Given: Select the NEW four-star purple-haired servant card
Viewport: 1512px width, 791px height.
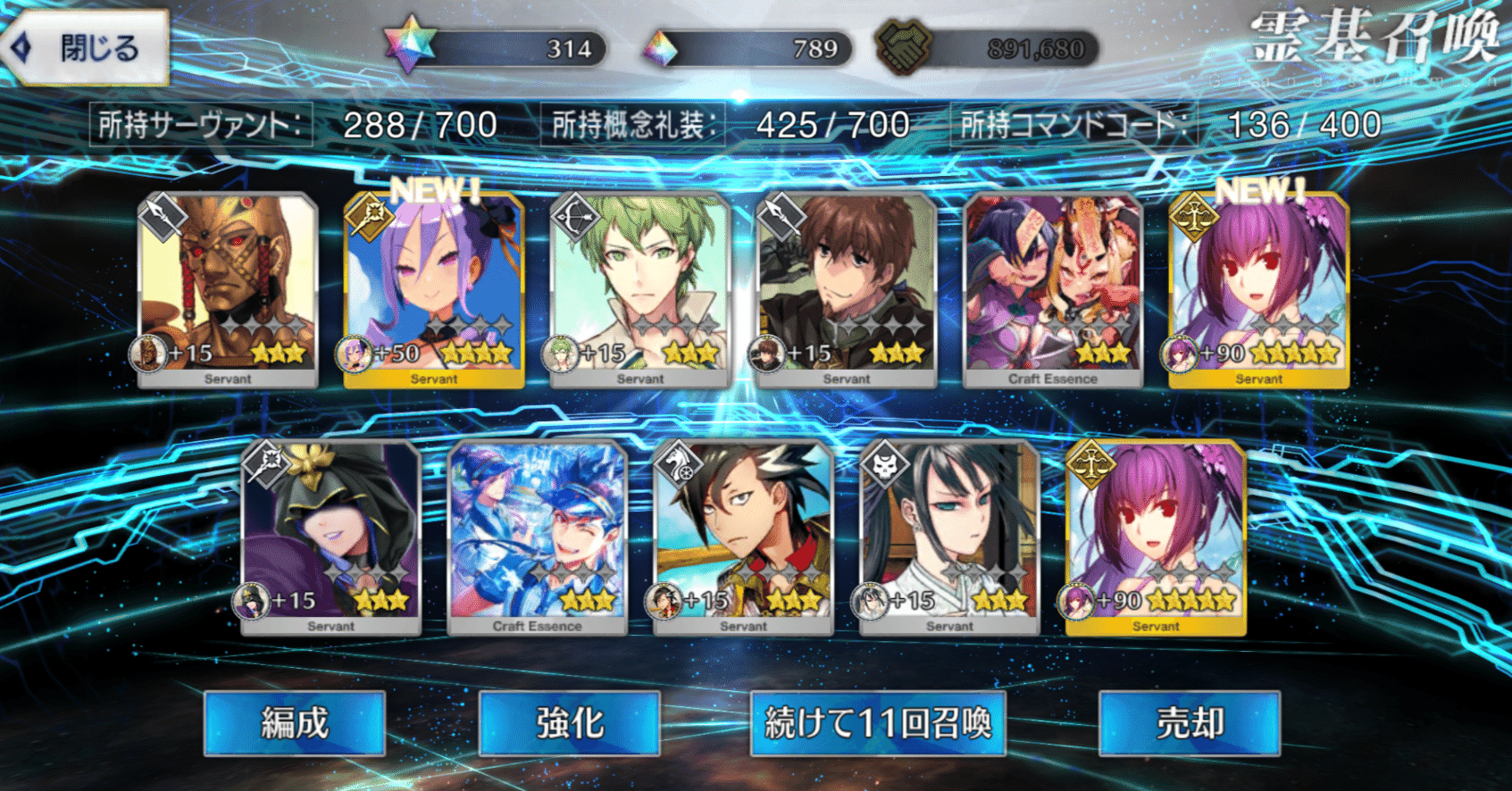Looking at the screenshot, I should click(x=434, y=287).
